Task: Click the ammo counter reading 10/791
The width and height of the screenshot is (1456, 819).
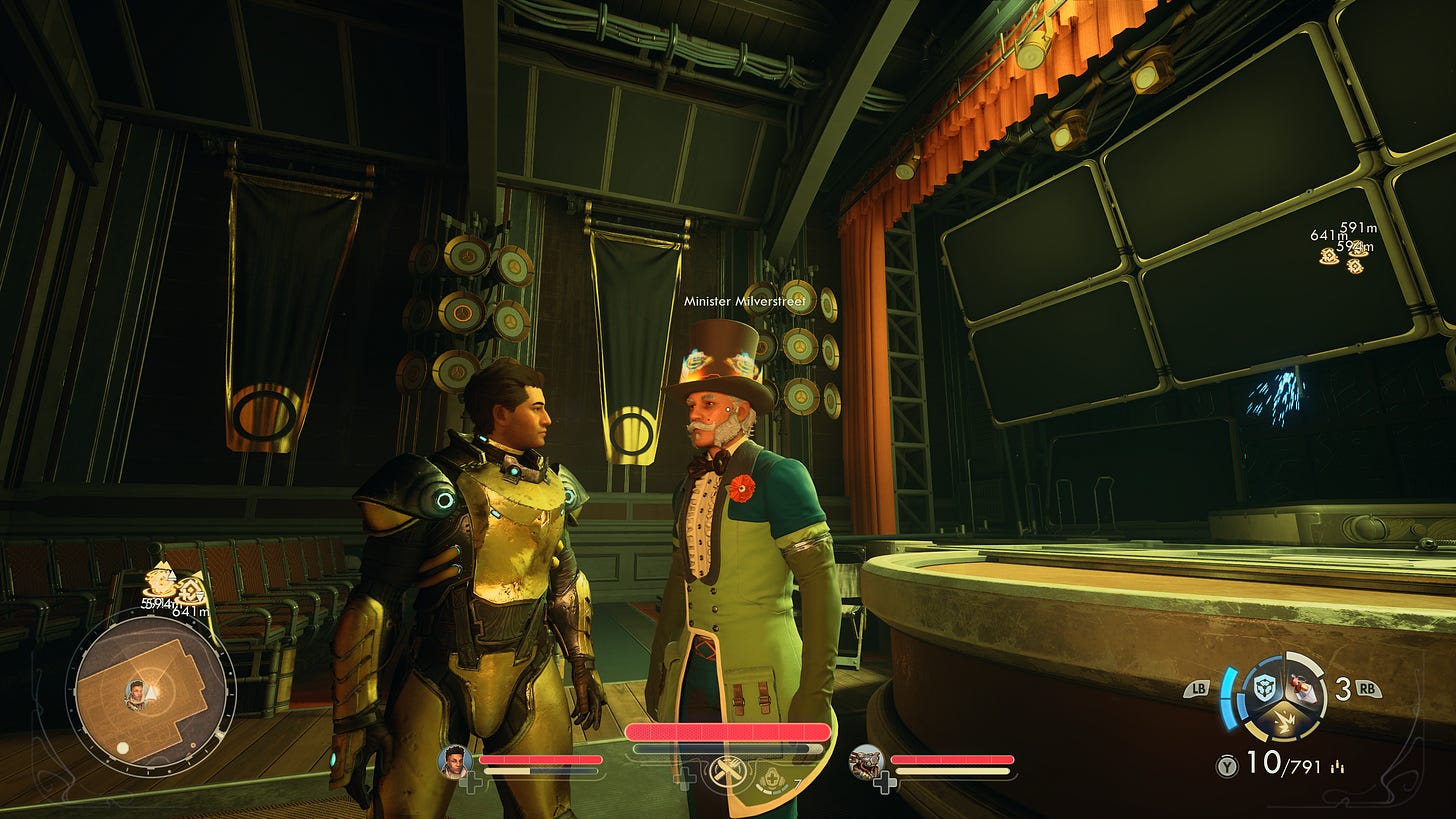Action: [1283, 762]
